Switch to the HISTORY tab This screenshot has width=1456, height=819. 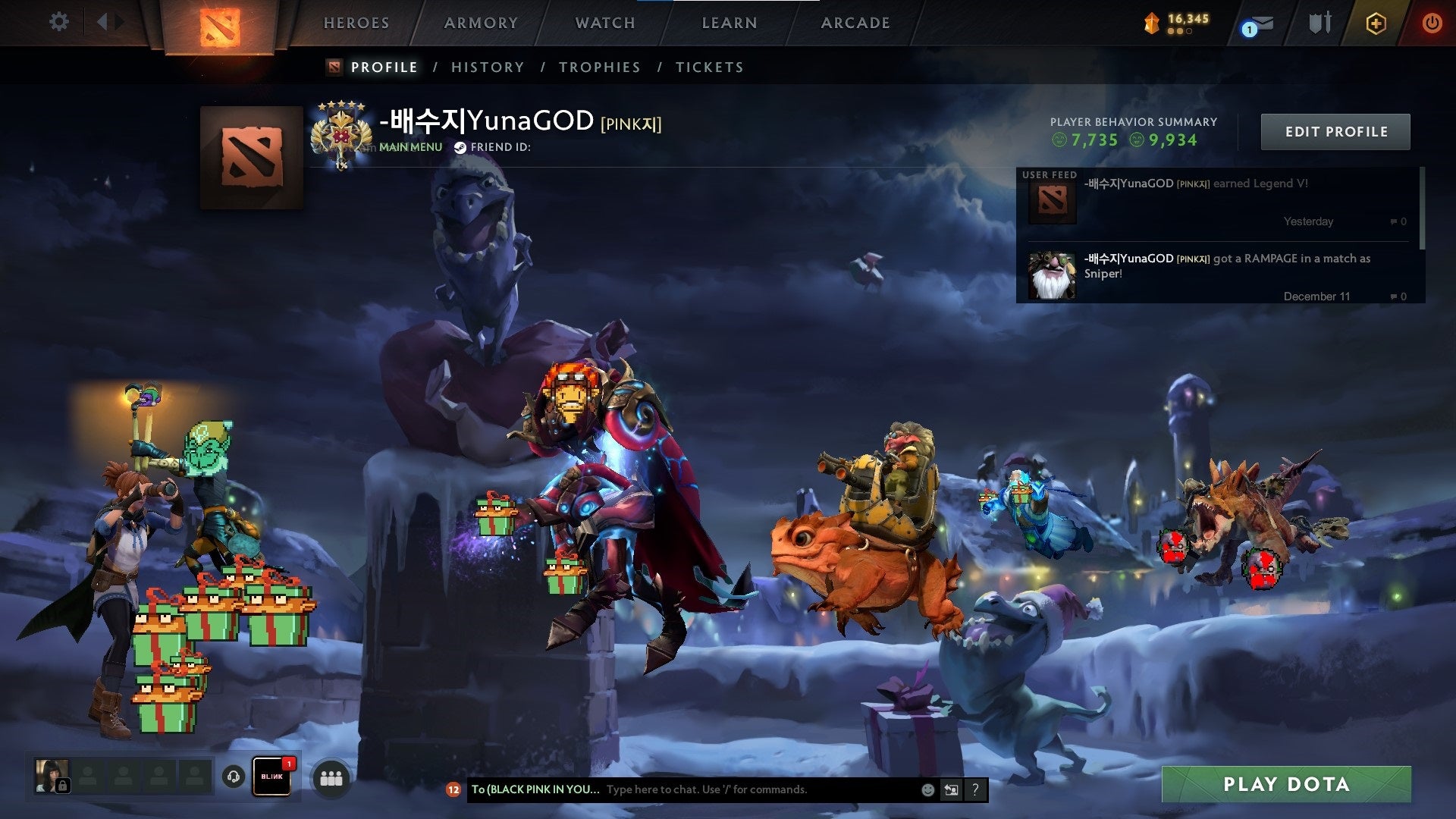(487, 67)
